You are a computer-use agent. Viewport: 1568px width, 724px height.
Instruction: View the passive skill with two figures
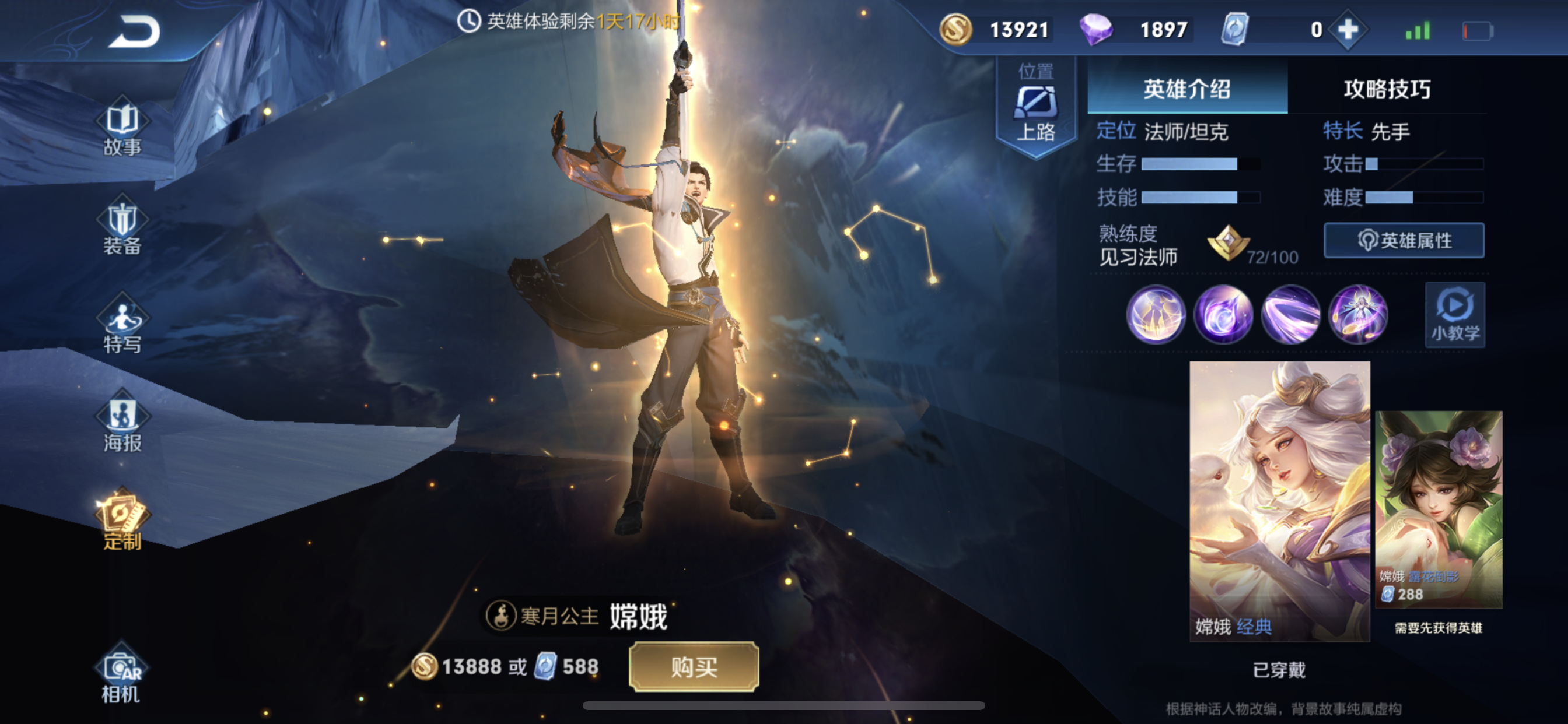tap(1156, 315)
